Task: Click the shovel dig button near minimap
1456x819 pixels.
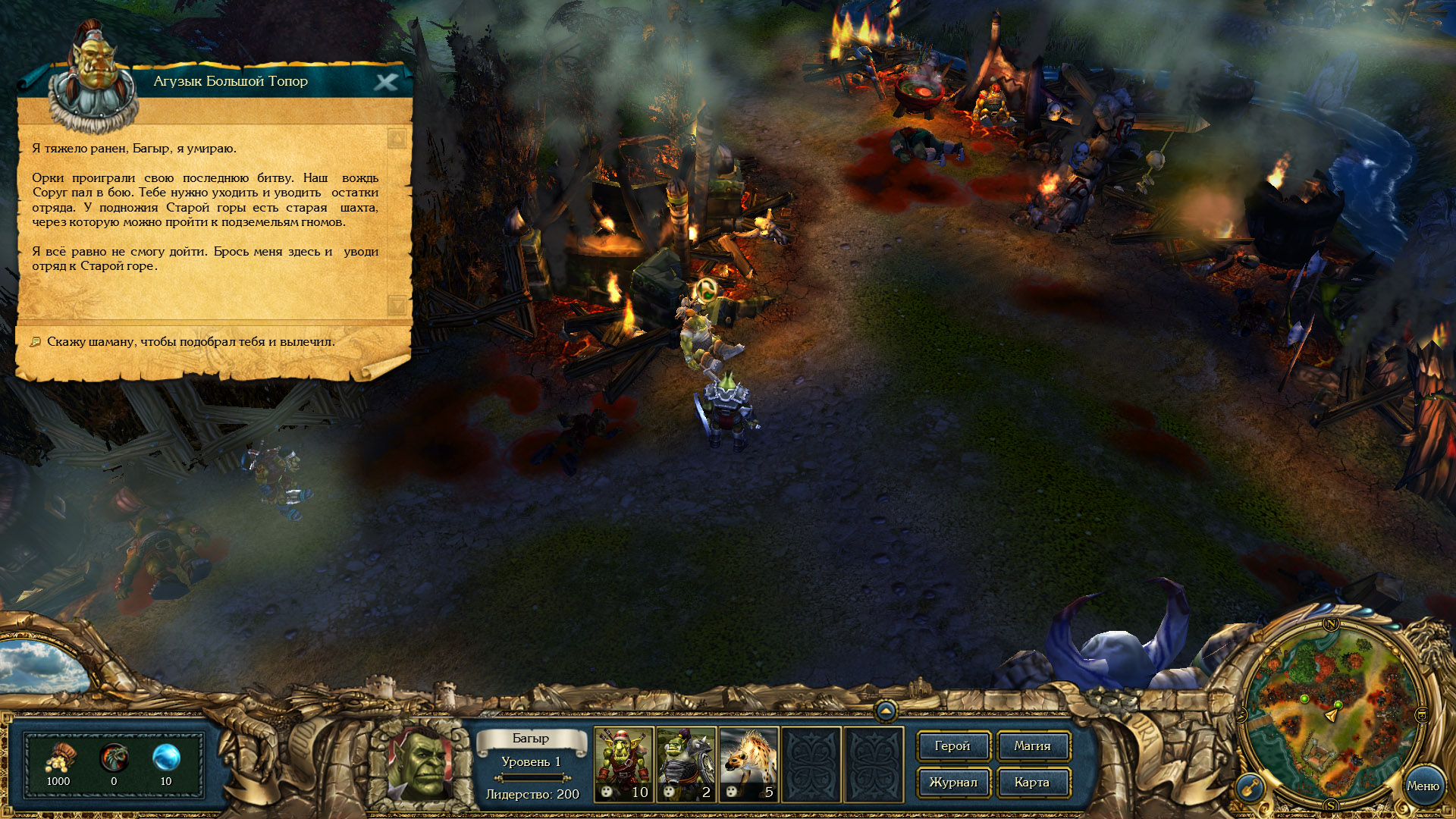Action: 1250,787
